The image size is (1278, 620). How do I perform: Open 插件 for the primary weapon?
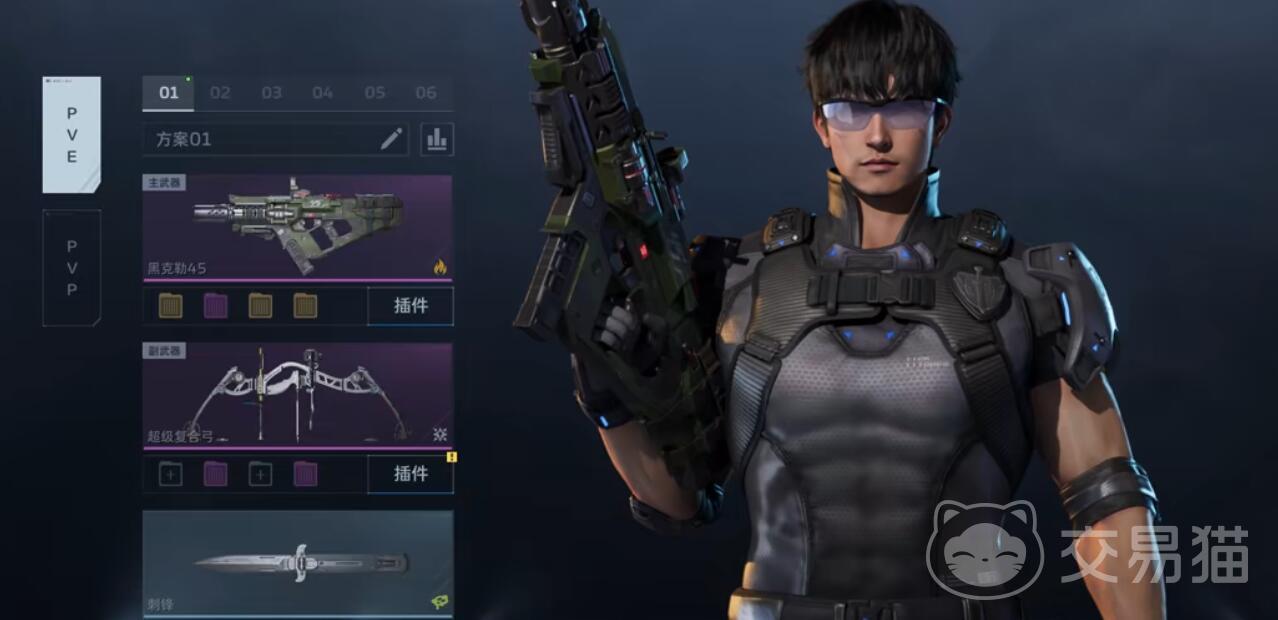[x=410, y=306]
